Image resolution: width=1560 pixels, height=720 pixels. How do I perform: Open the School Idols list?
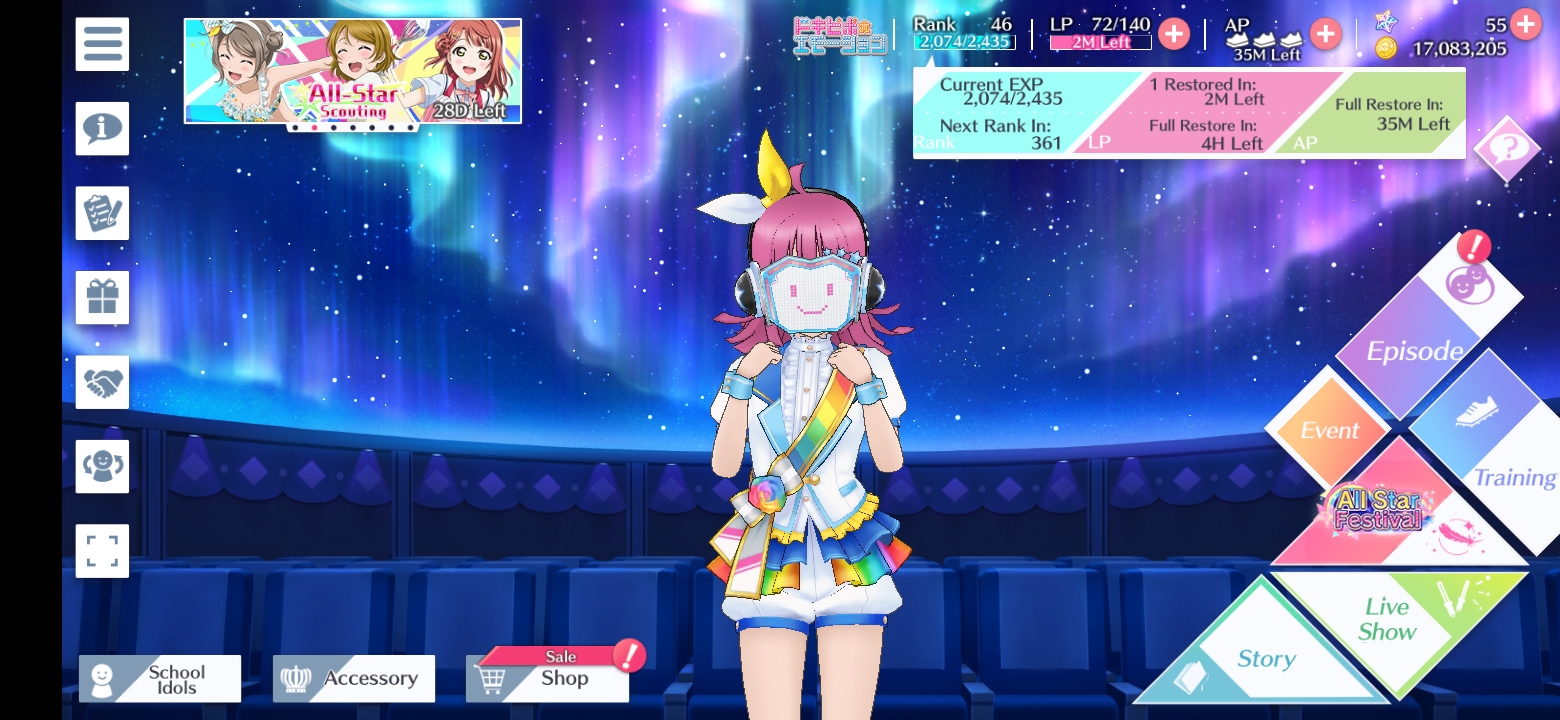click(x=160, y=679)
